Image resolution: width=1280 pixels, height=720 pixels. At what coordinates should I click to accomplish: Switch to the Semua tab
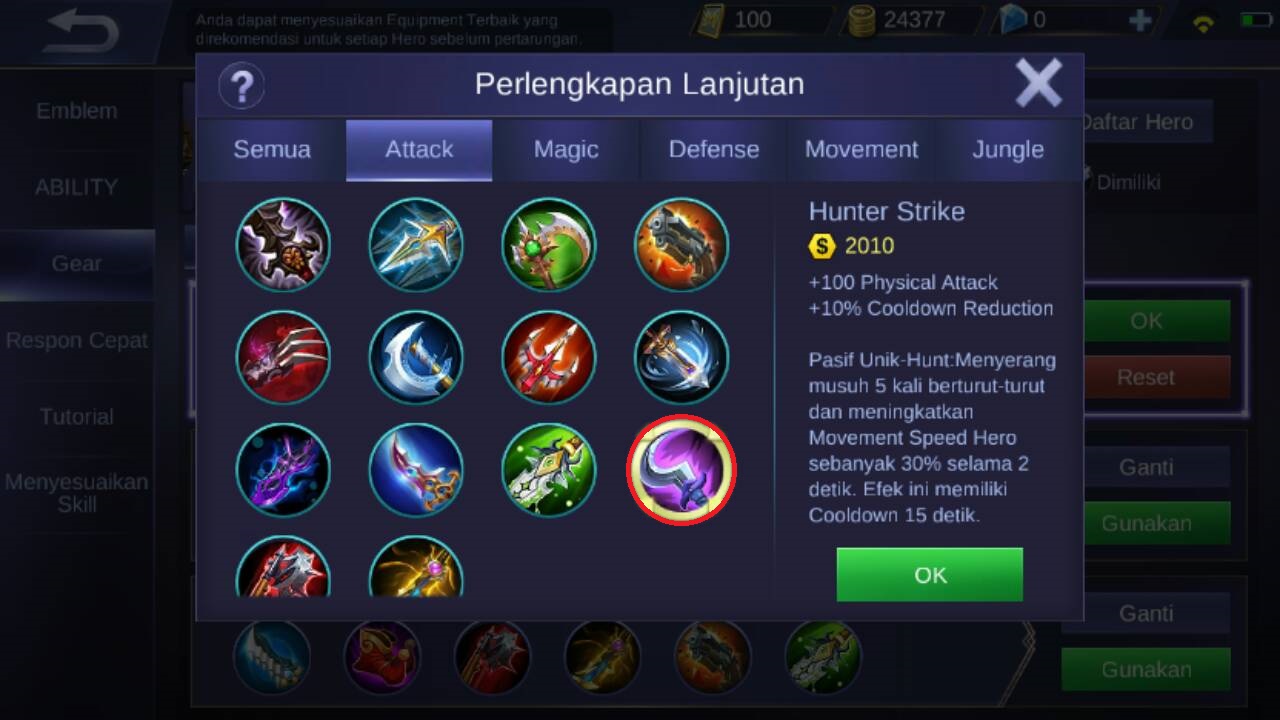[x=272, y=150]
